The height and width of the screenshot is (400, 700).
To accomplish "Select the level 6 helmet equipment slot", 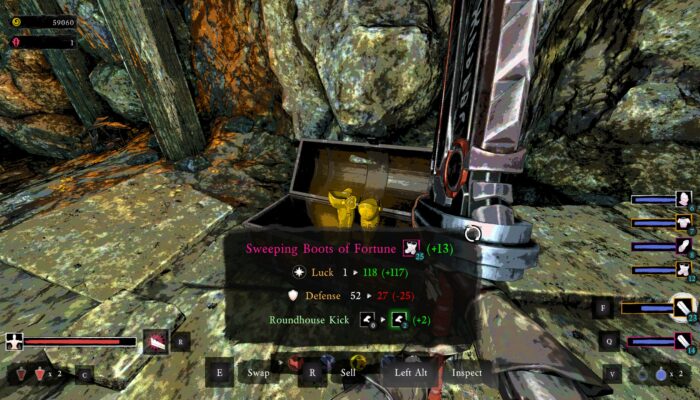I will click(x=683, y=199).
